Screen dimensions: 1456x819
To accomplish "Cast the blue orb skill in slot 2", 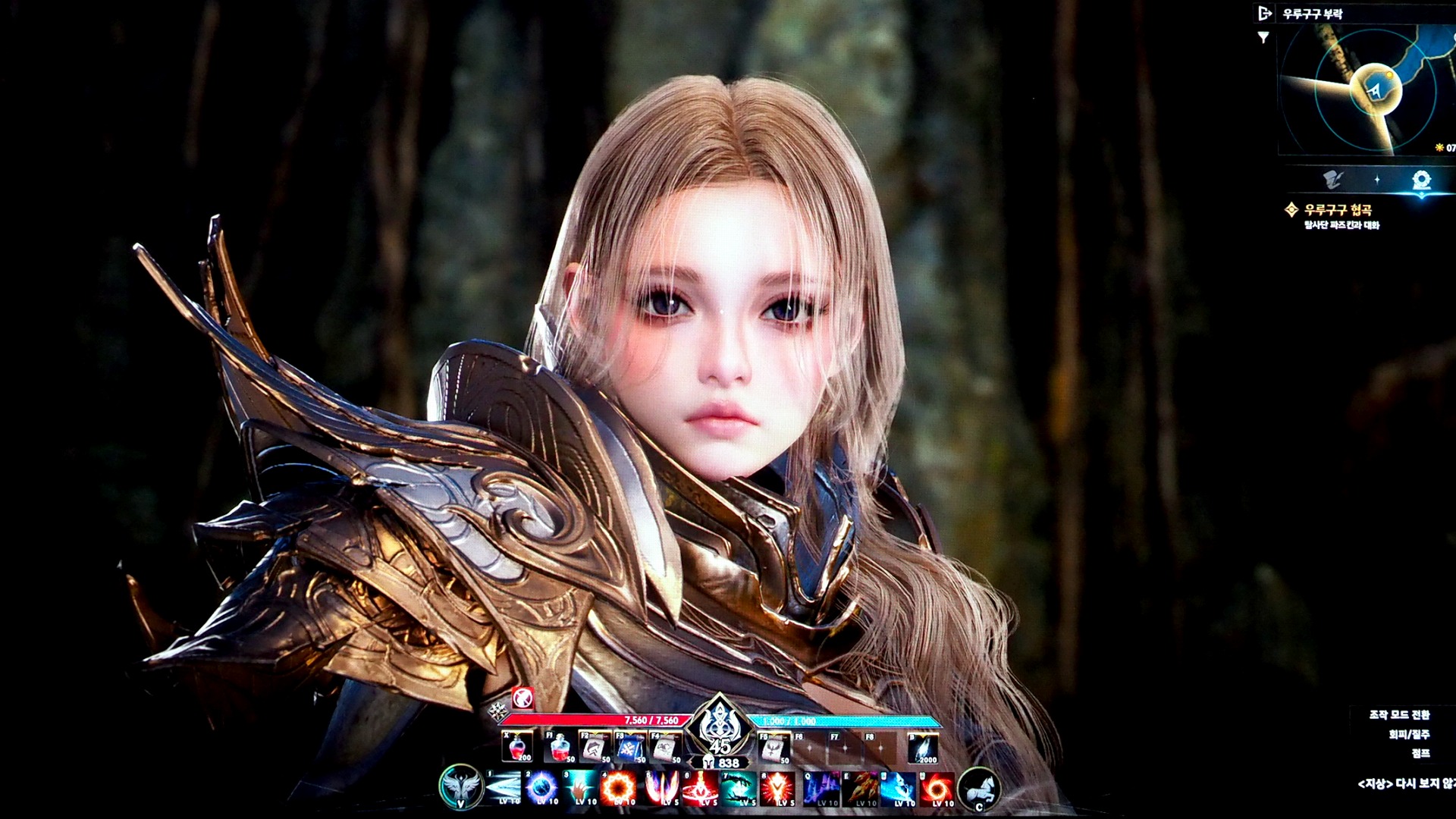I will [x=542, y=789].
